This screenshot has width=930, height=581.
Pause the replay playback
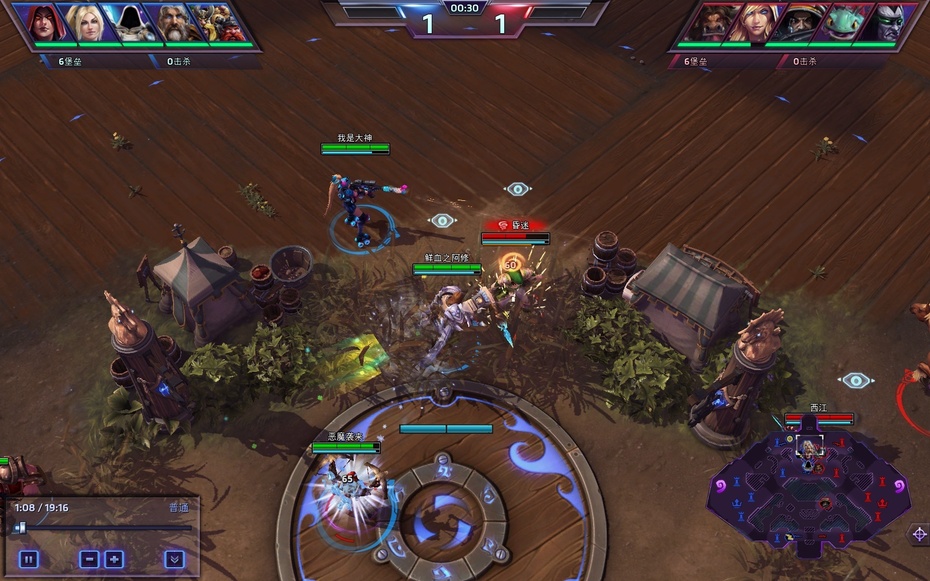point(28,559)
